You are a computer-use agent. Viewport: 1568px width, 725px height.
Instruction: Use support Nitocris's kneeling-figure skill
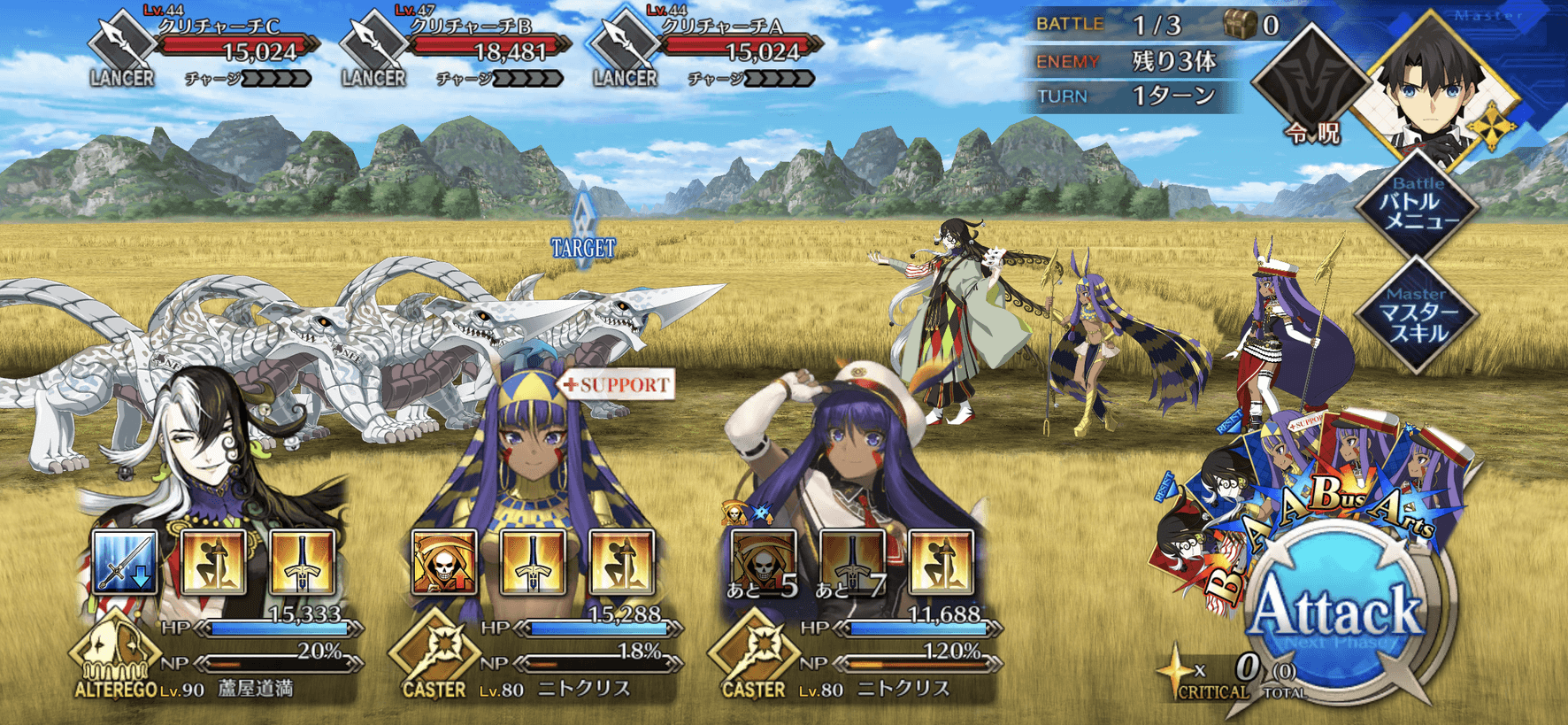point(621,561)
